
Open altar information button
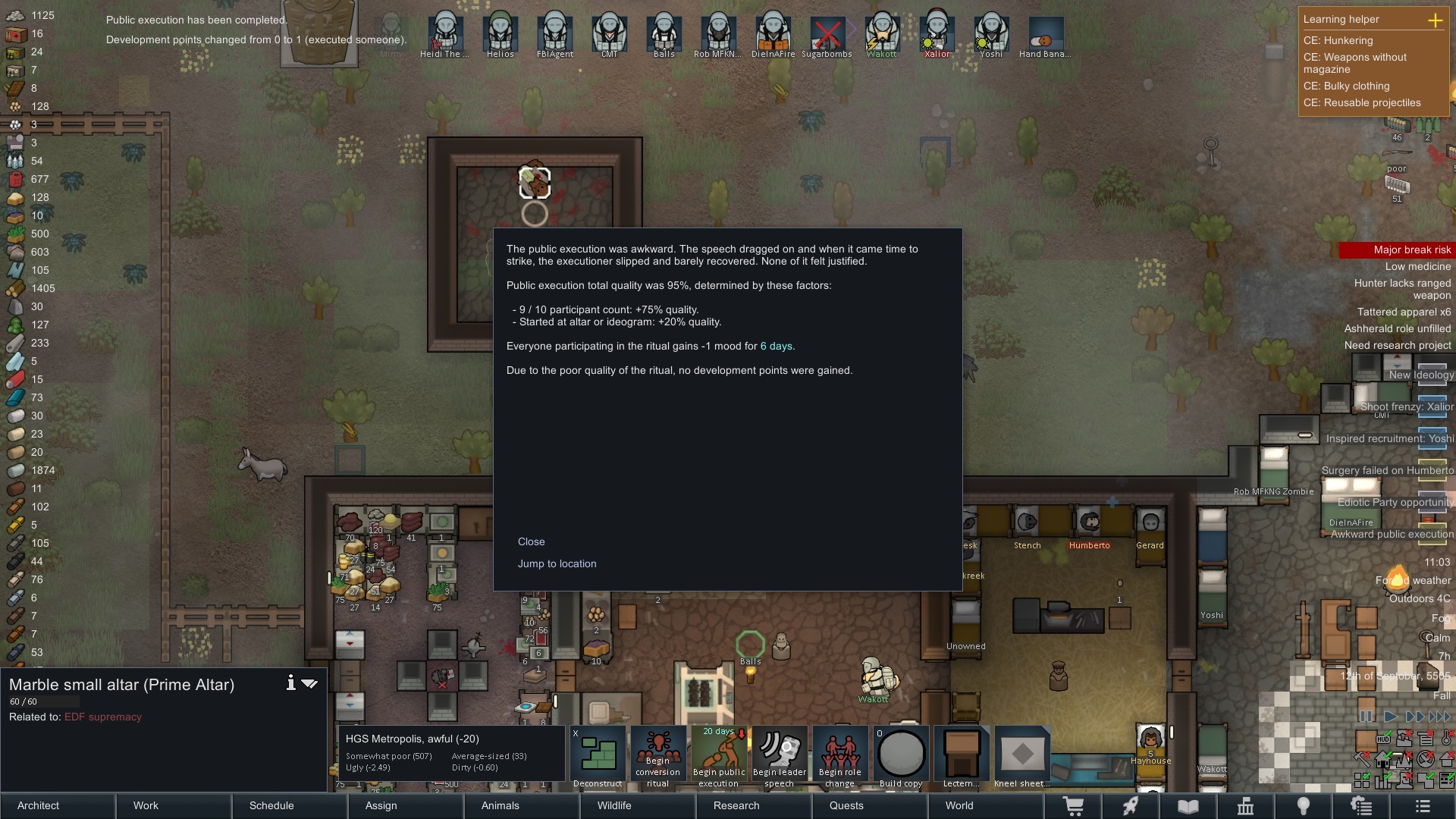tap(290, 683)
